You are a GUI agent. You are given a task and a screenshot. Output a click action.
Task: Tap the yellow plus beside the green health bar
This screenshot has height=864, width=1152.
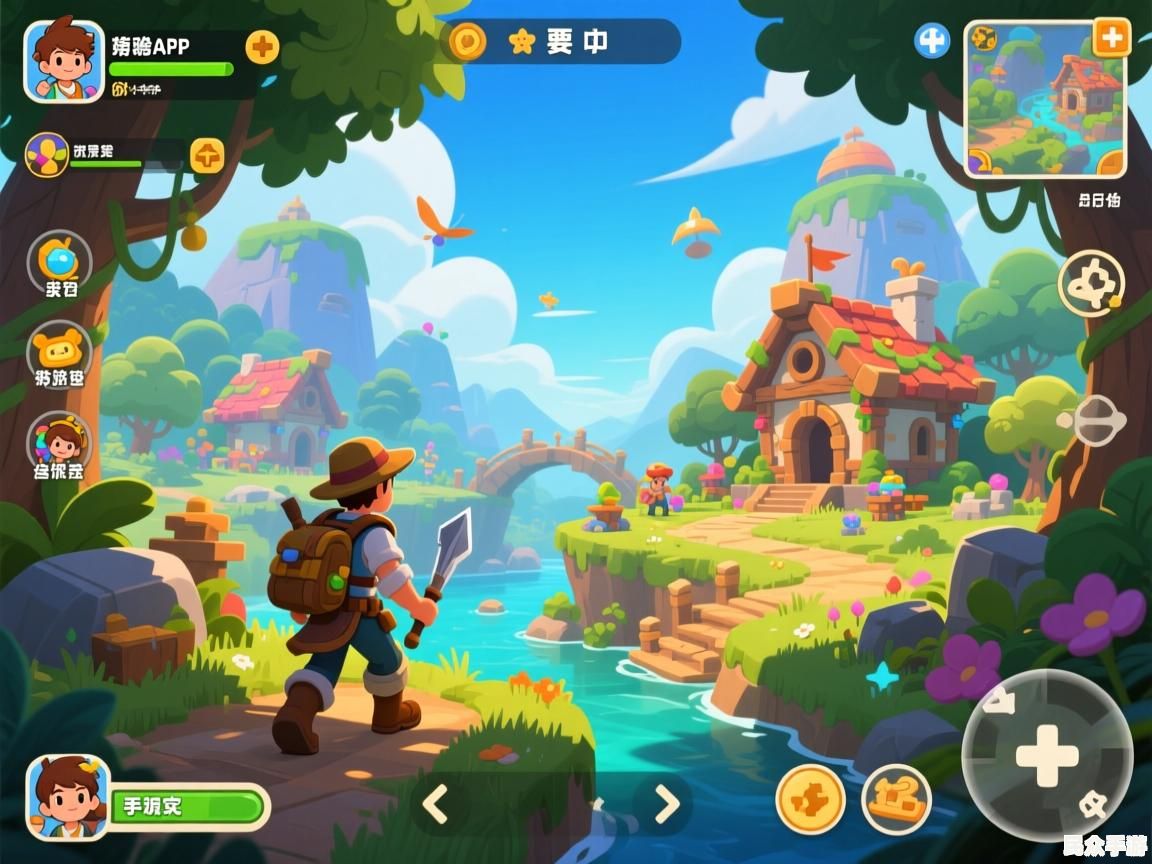[x=262, y=46]
